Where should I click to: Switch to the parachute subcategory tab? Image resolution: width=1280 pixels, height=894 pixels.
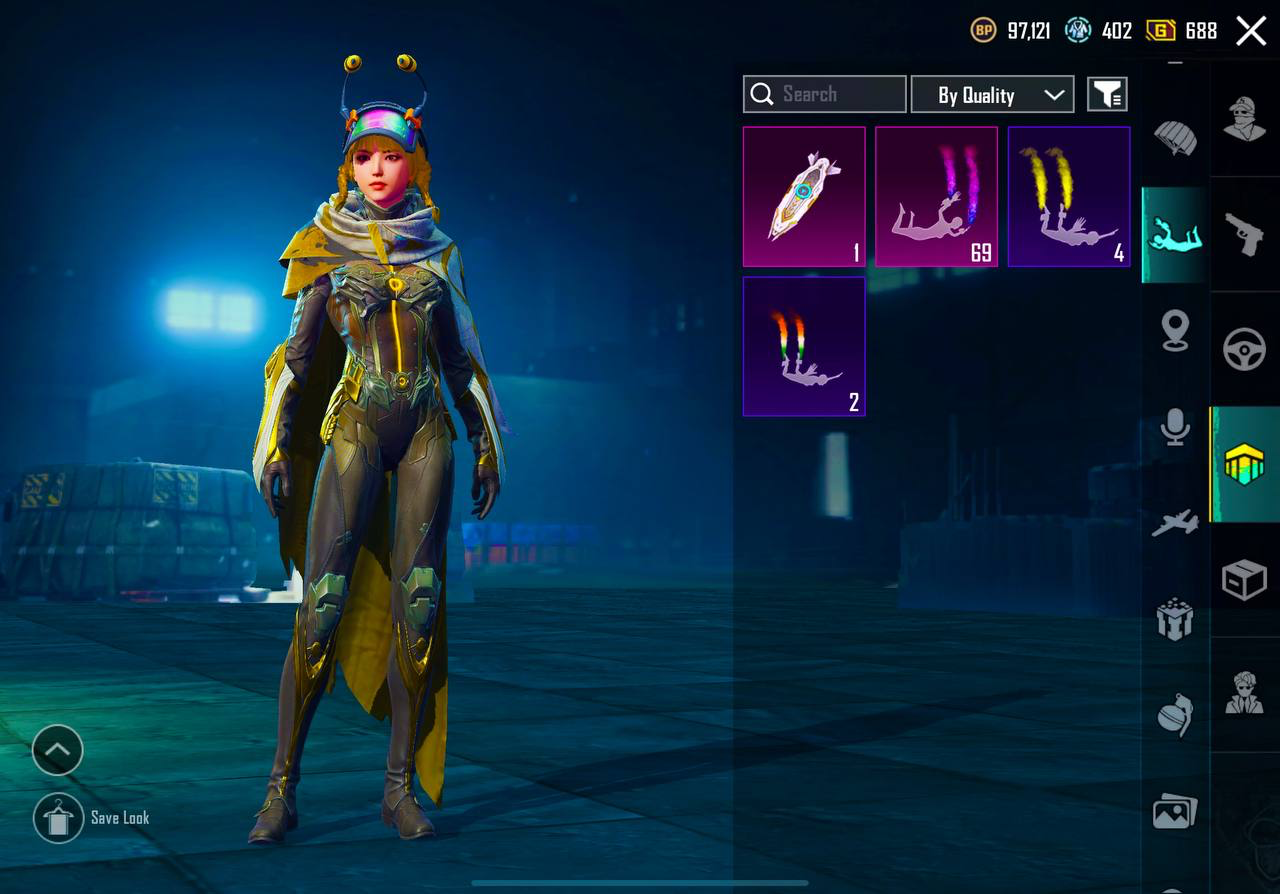1176,137
